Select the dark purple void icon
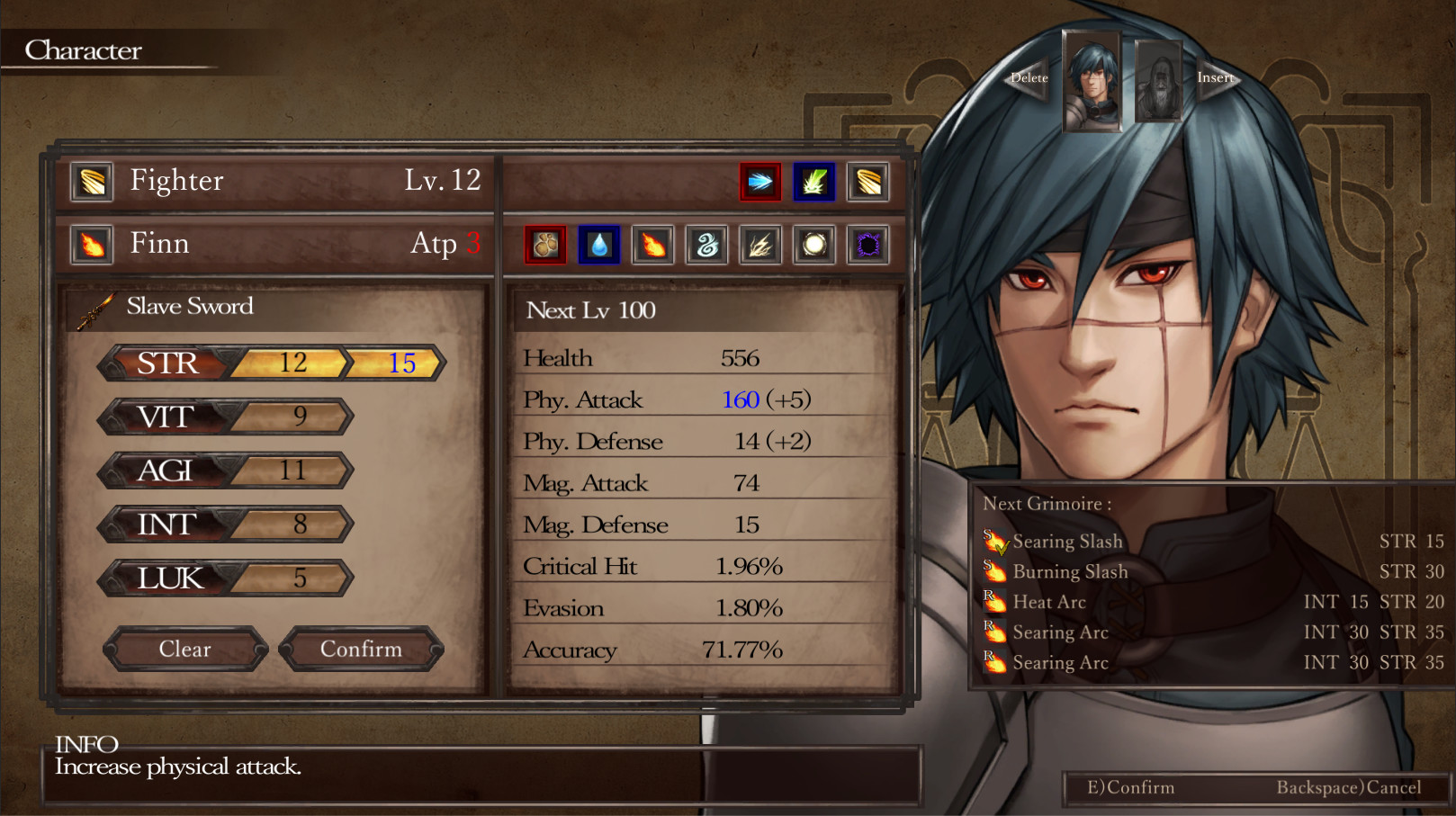The image size is (1456, 816). pyautogui.click(x=868, y=245)
